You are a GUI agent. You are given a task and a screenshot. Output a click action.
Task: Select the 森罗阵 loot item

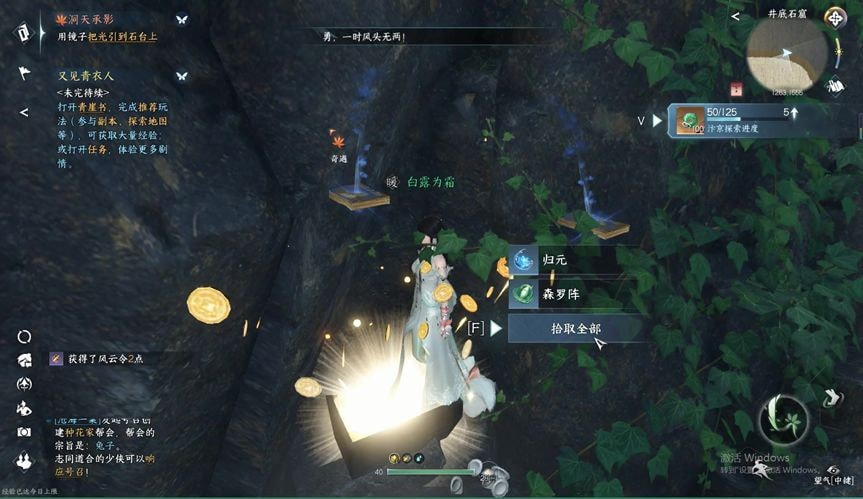pos(562,295)
